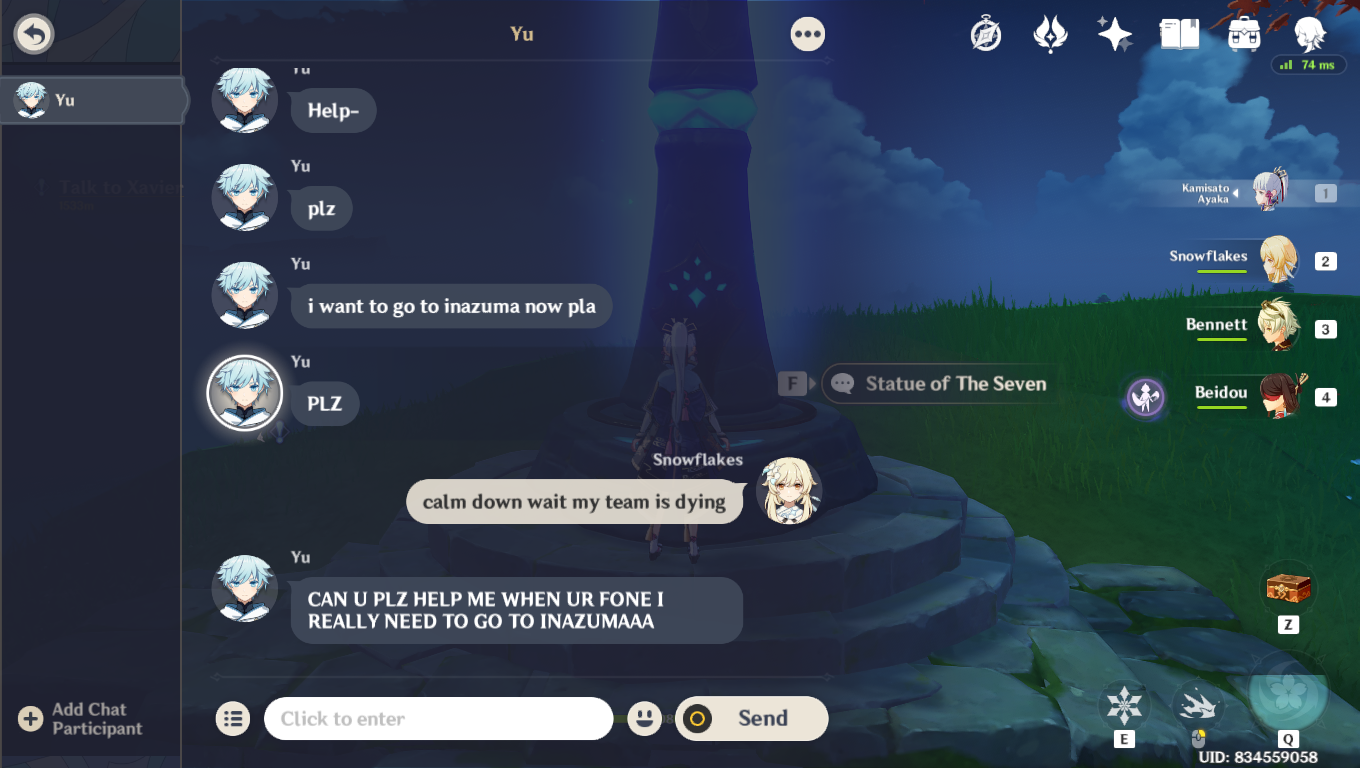Switch to party member Kamisato Ayaka

[x=1272, y=188]
